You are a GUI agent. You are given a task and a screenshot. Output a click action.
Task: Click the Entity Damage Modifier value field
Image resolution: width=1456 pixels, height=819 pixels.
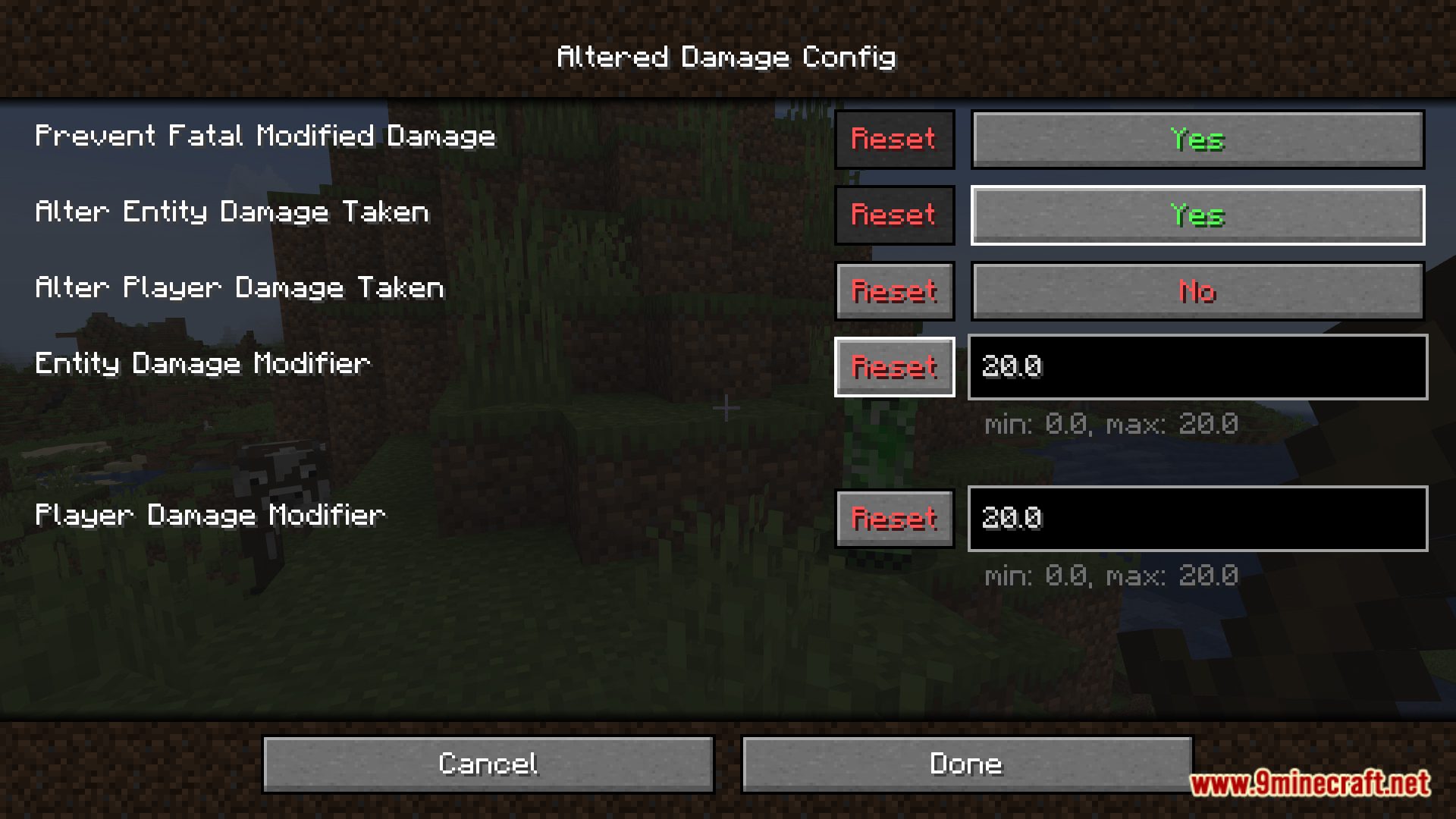coord(1197,367)
